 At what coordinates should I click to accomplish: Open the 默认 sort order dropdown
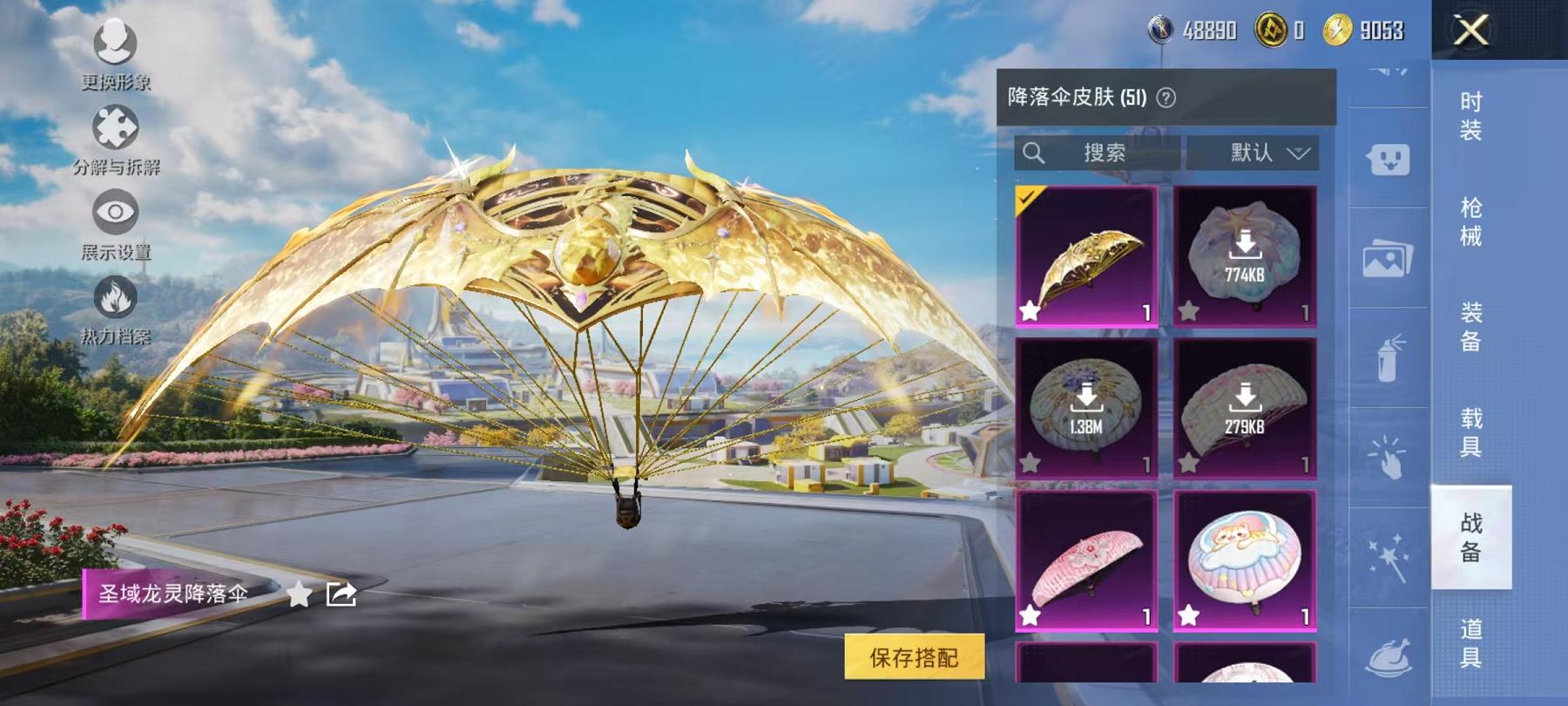pos(1256,153)
